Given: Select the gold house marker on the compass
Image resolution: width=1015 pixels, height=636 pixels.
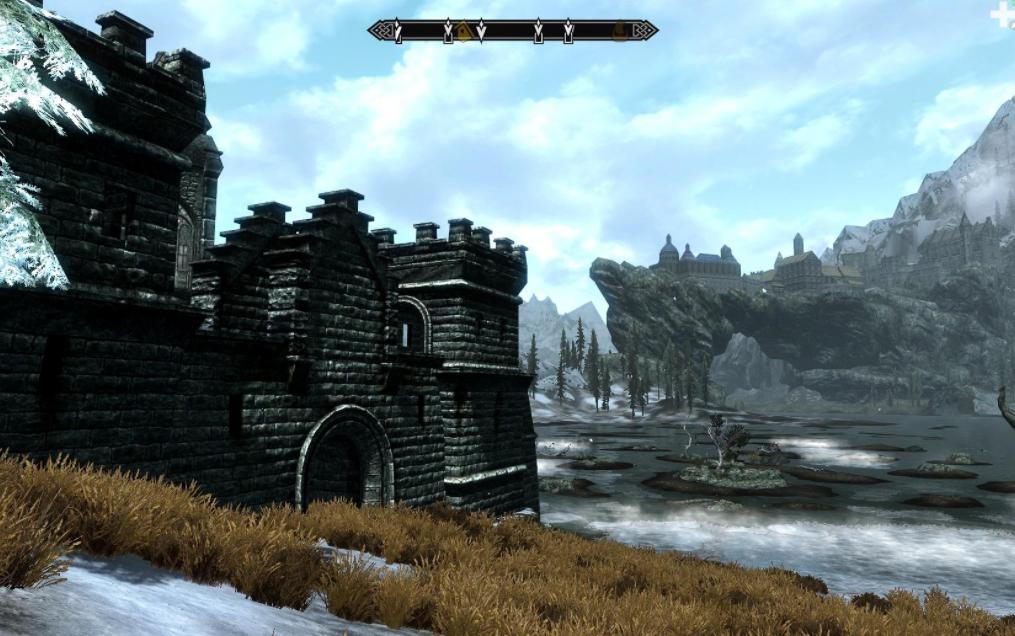Looking at the screenshot, I should pos(463,31).
